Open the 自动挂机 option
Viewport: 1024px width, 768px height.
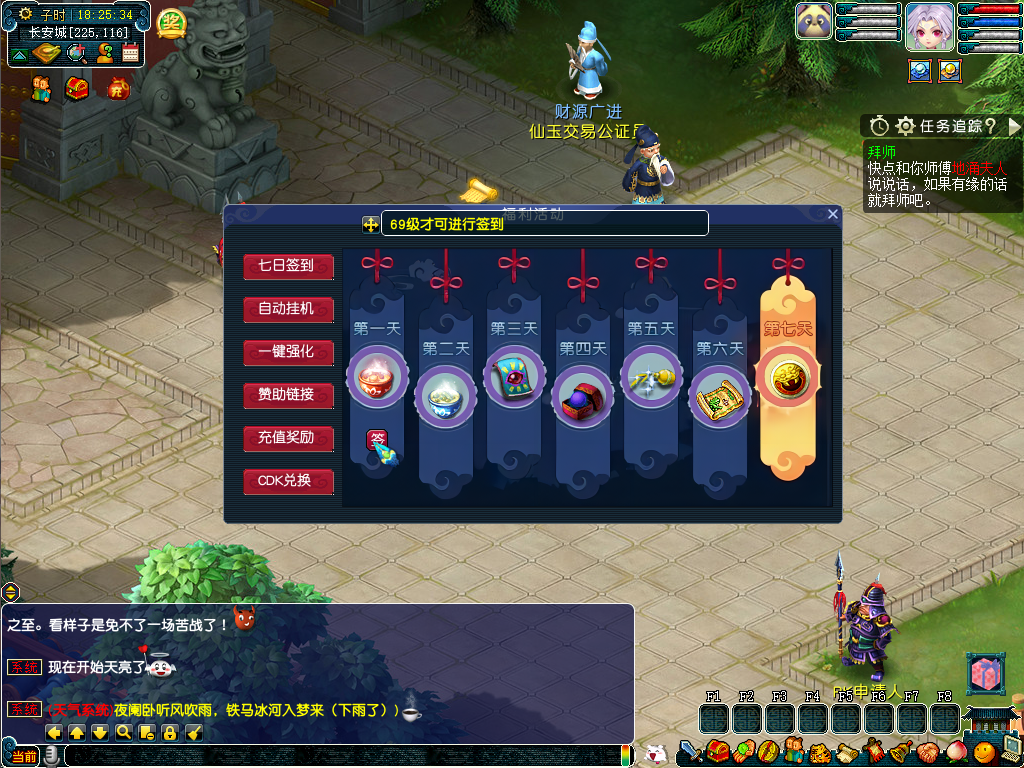click(x=287, y=309)
